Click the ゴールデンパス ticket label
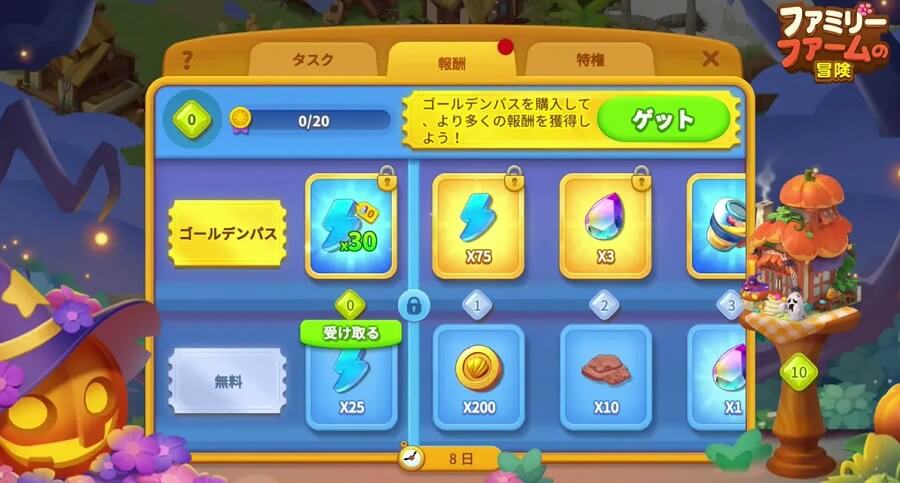The image size is (900, 483). [228, 233]
